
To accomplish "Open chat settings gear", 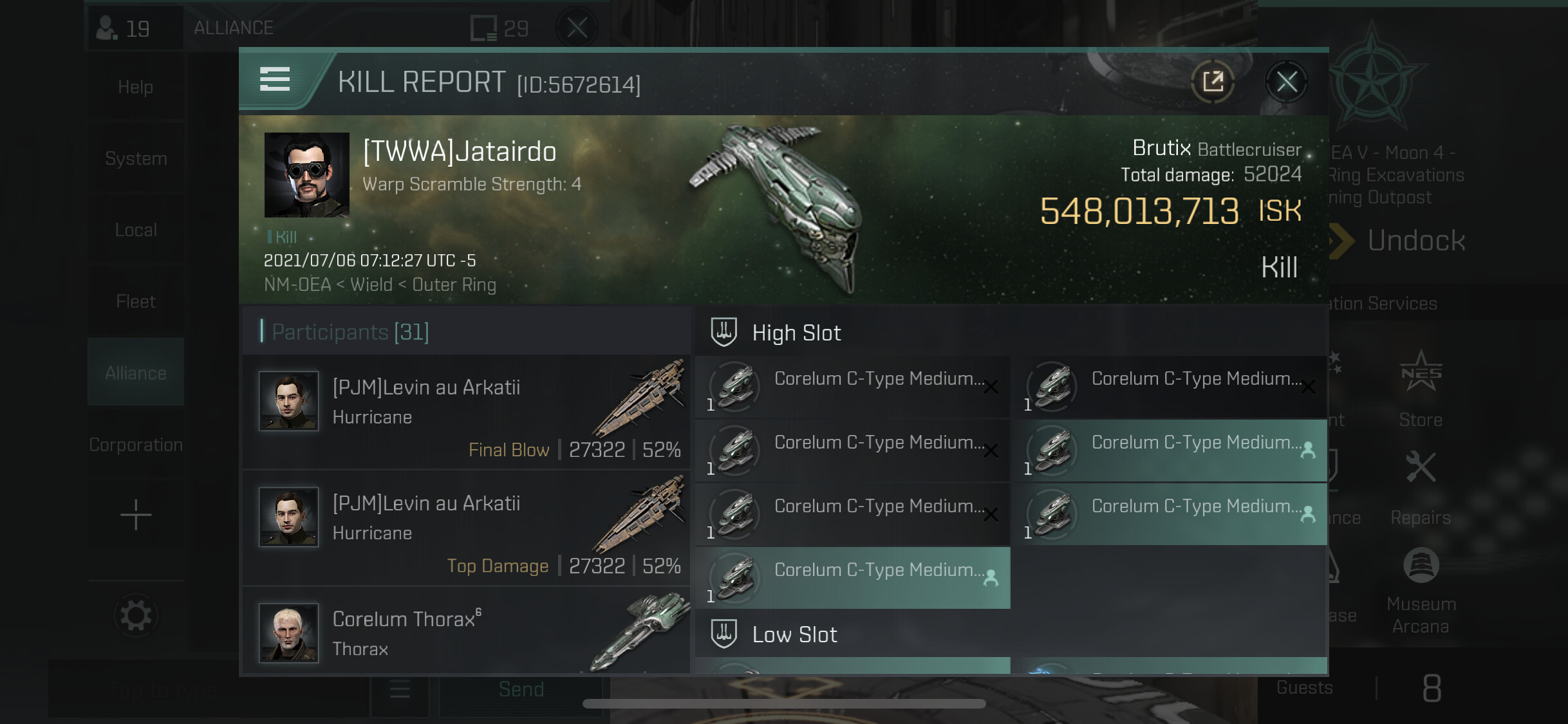I will coord(136,616).
